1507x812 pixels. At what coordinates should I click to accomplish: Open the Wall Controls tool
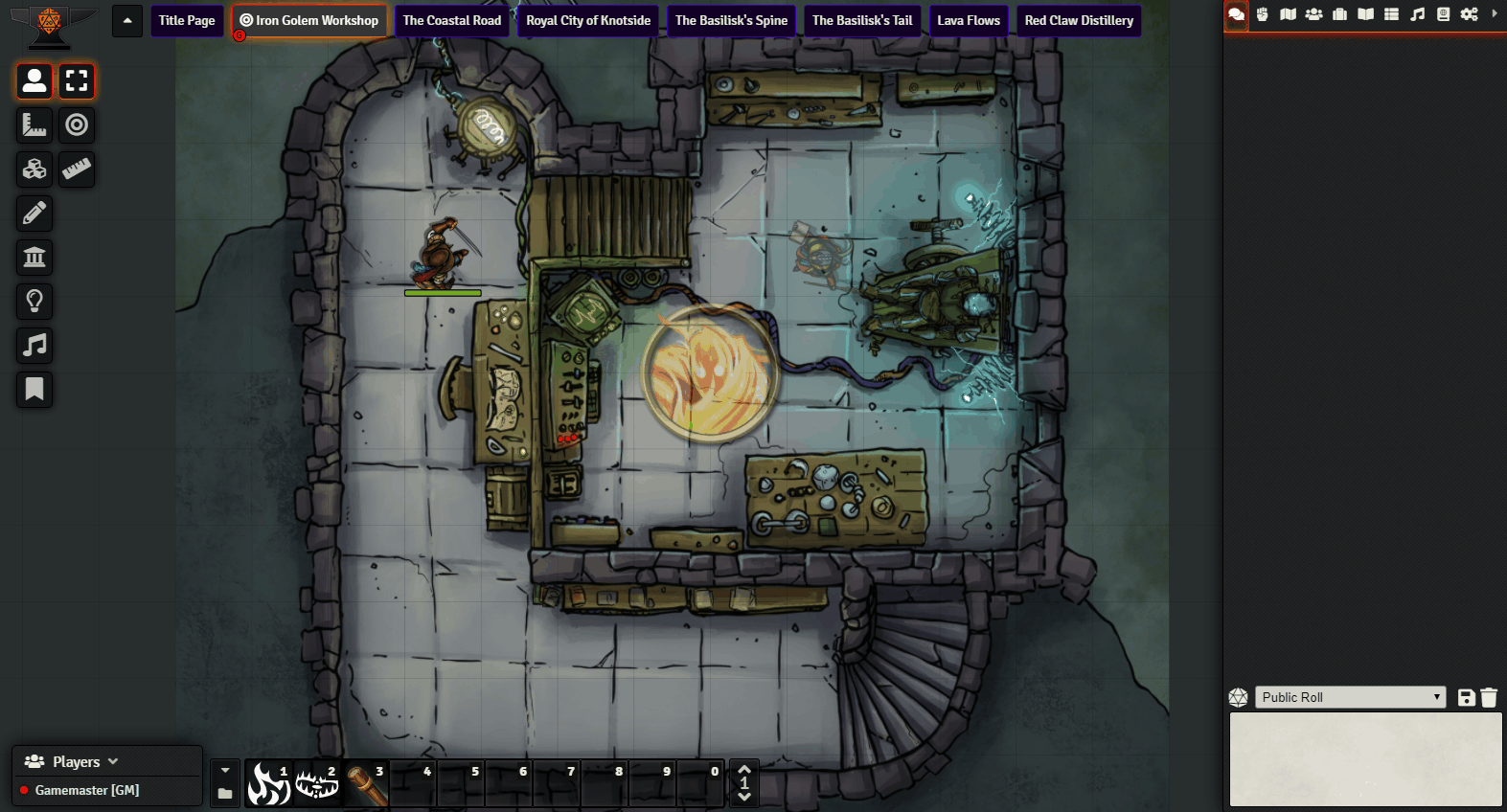click(x=34, y=257)
